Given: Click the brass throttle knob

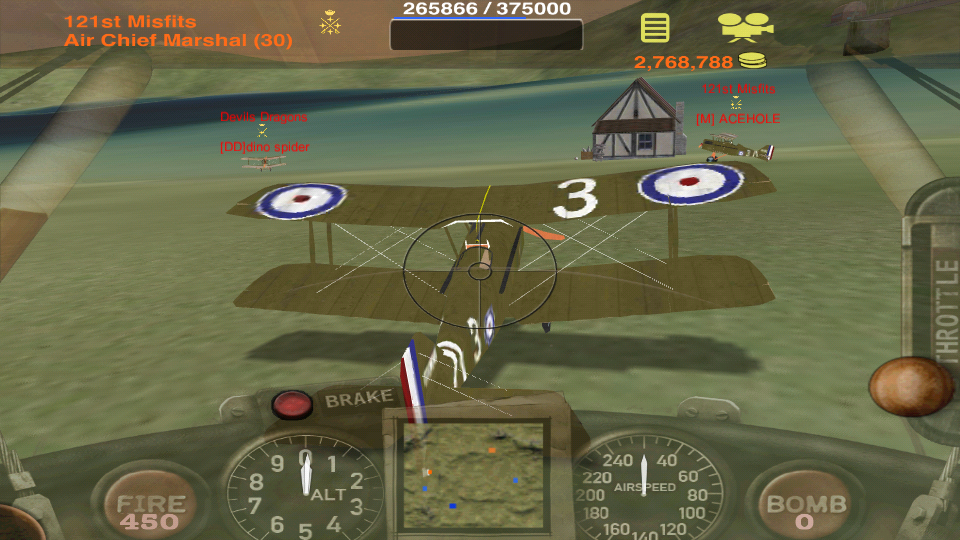Looking at the screenshot, I should [910, 386].
